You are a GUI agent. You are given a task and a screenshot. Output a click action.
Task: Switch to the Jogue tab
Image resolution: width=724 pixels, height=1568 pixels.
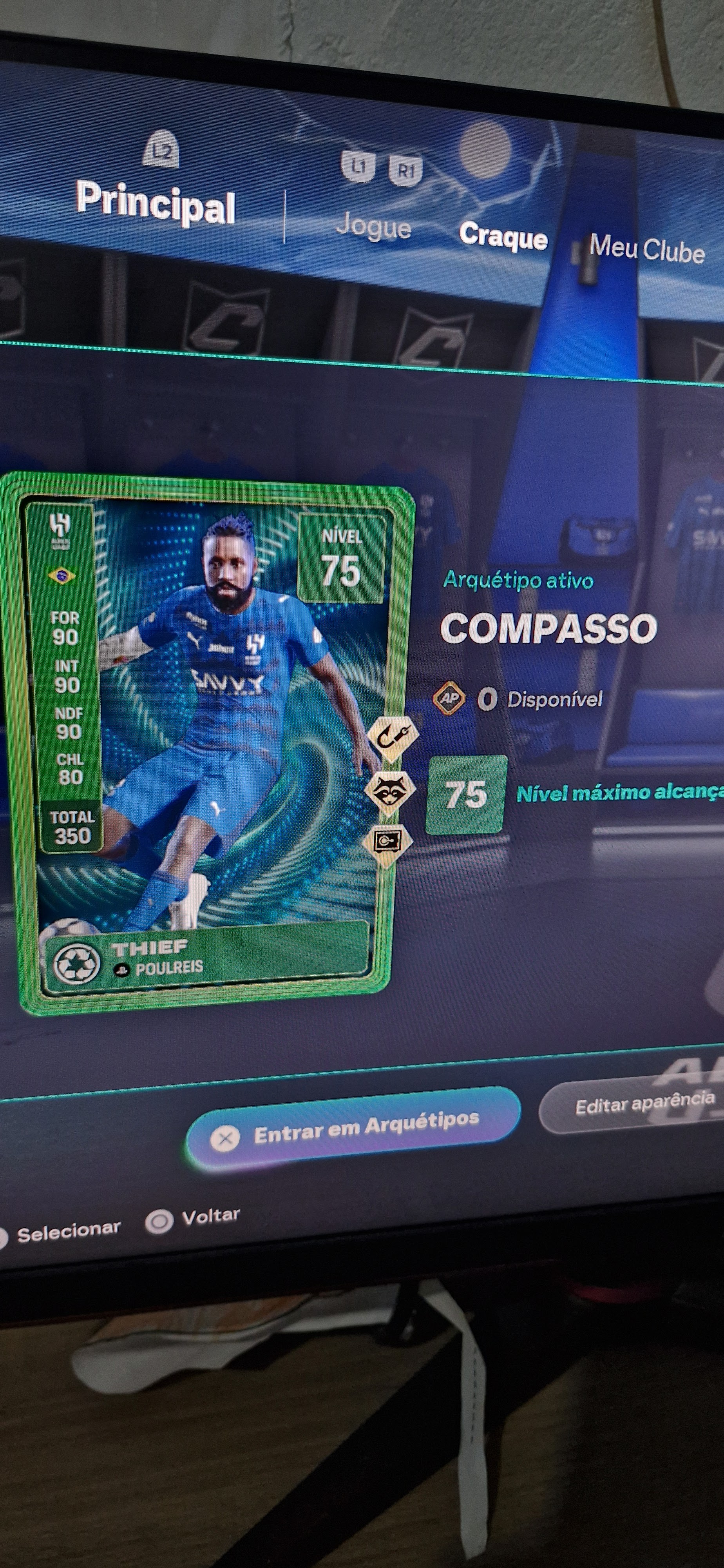coord(374,227)
